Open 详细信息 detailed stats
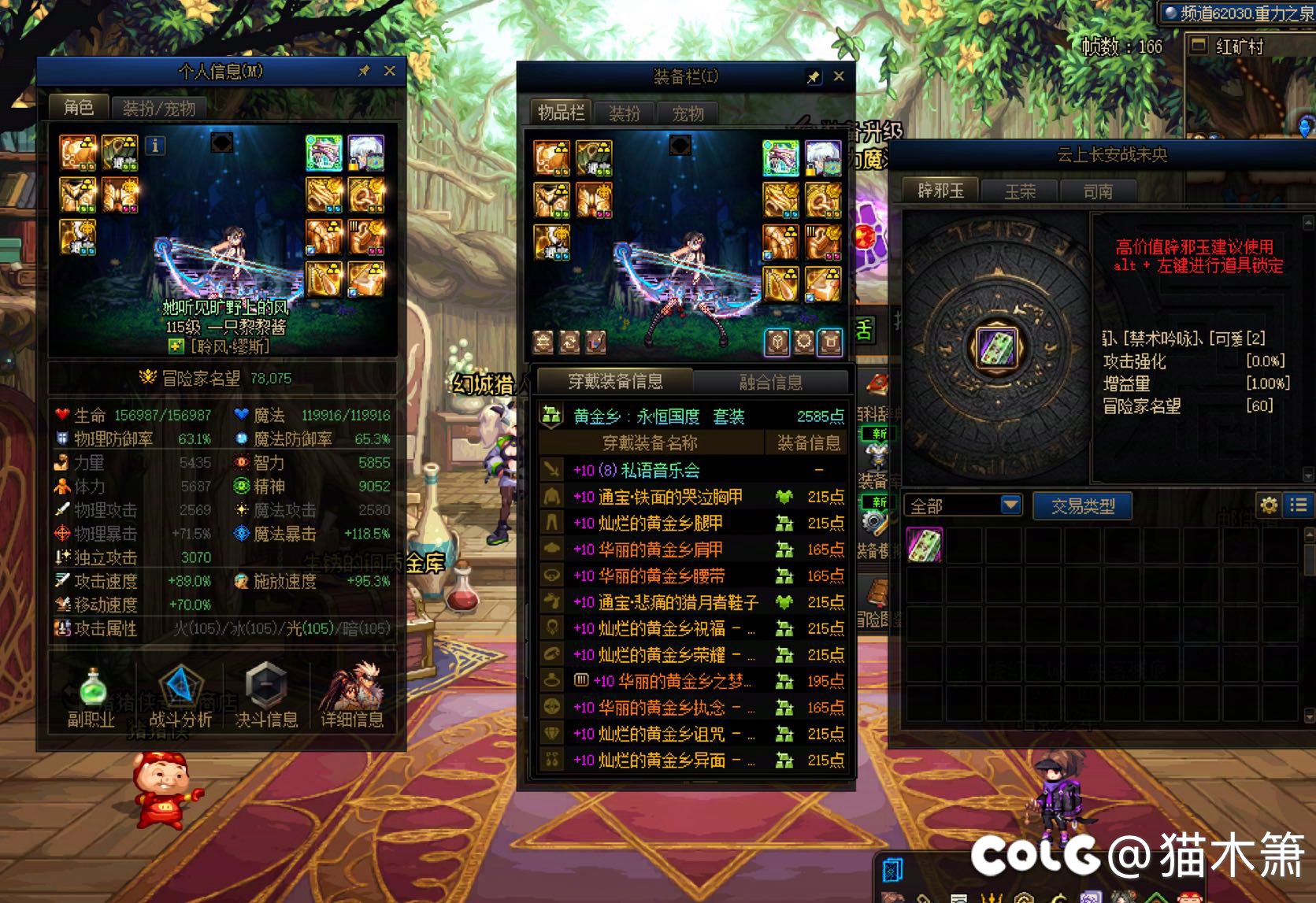1316x903 pixels. pyautogui.click(x=351, y=698)
